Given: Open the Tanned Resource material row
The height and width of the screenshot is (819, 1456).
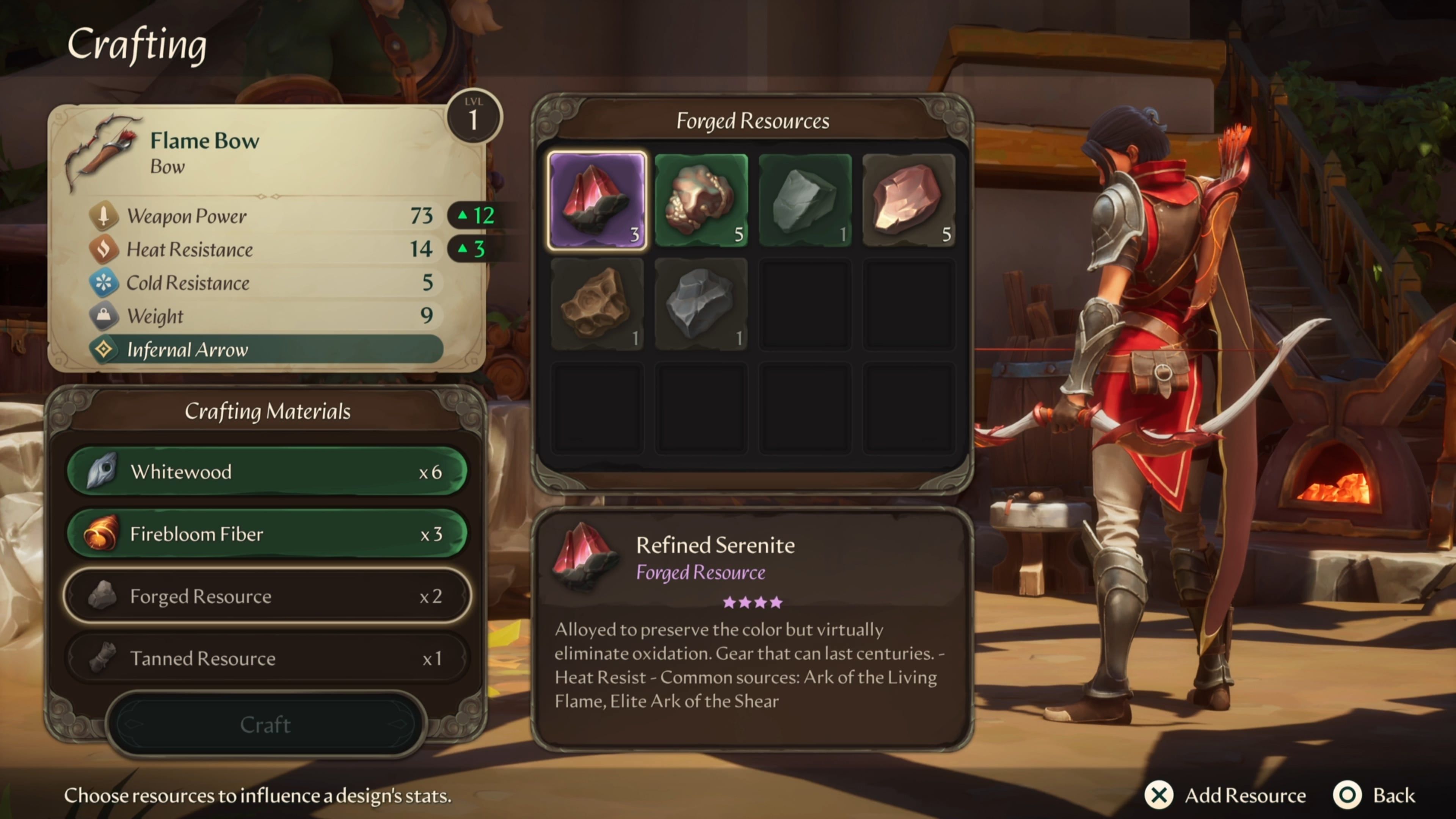Looking at the screenshot, I should coord(266,658).
